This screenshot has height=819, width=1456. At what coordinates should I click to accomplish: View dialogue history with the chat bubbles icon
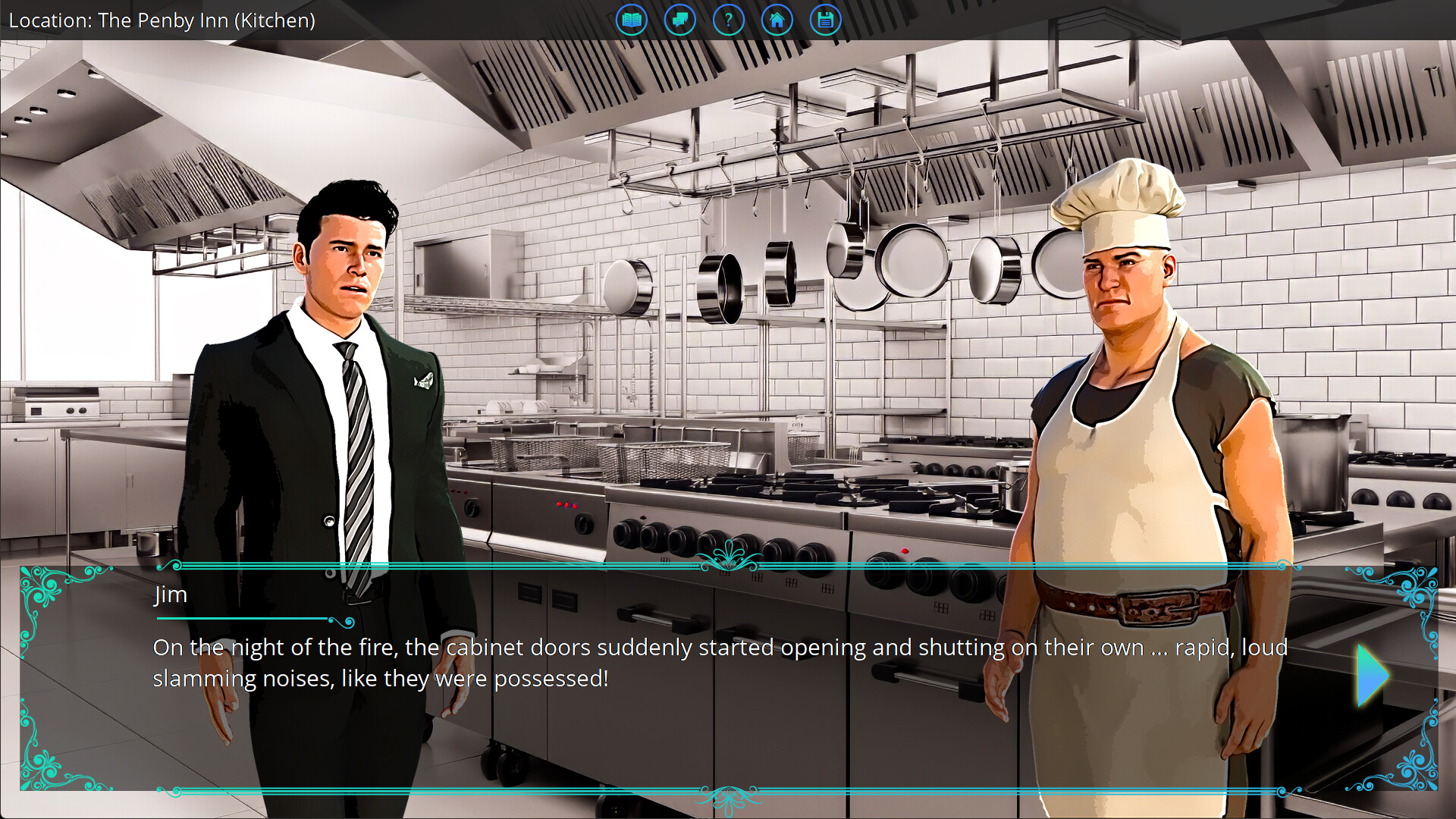tap(680, 20)
